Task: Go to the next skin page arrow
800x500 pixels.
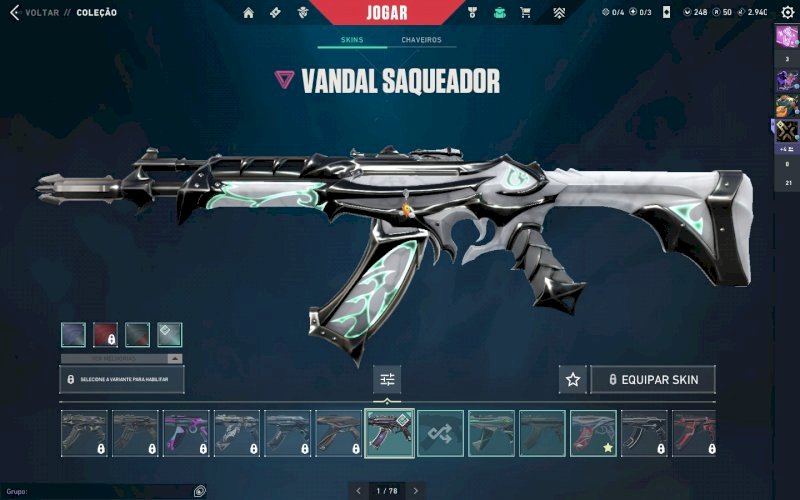Action: (x=416, y=491)
